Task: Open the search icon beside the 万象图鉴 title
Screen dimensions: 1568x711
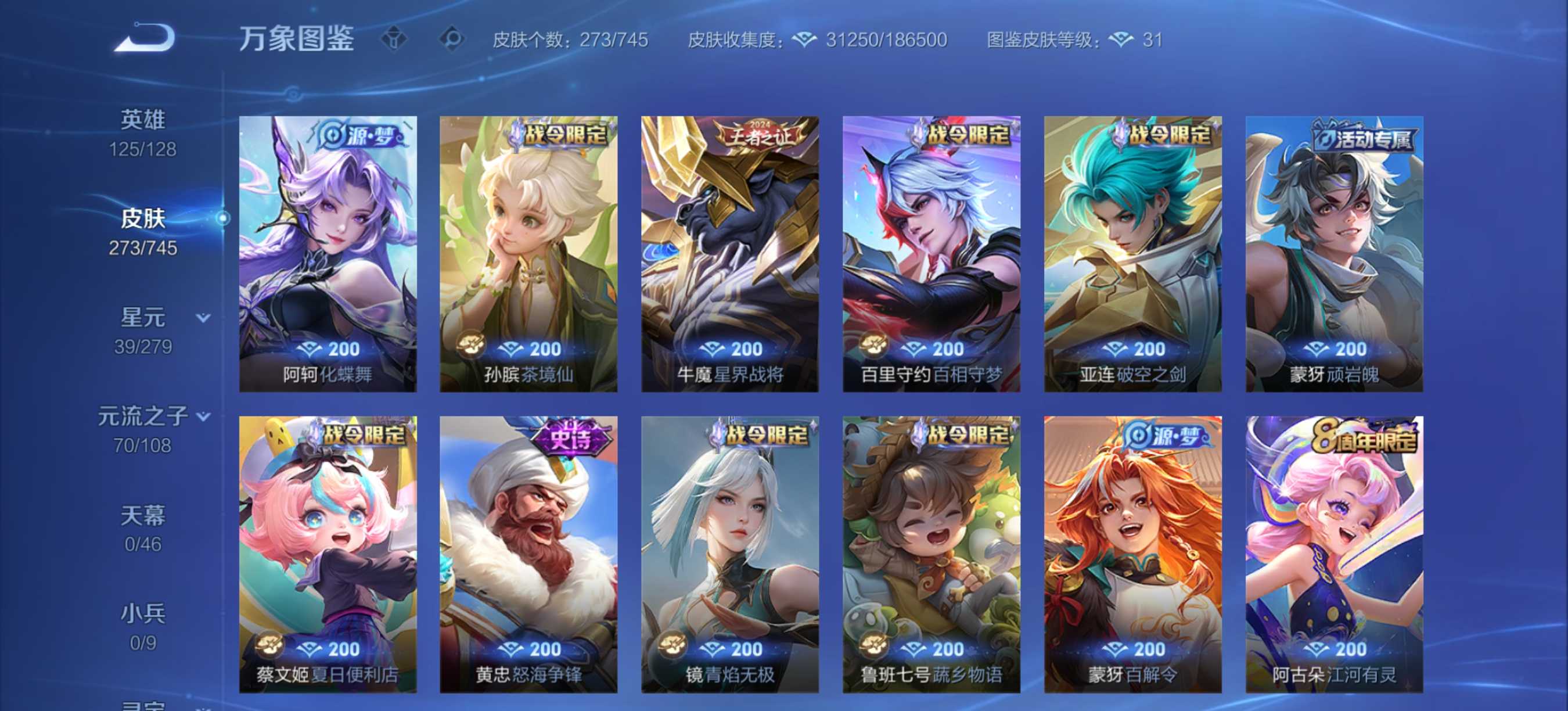Action: click(x=455, y=39)
